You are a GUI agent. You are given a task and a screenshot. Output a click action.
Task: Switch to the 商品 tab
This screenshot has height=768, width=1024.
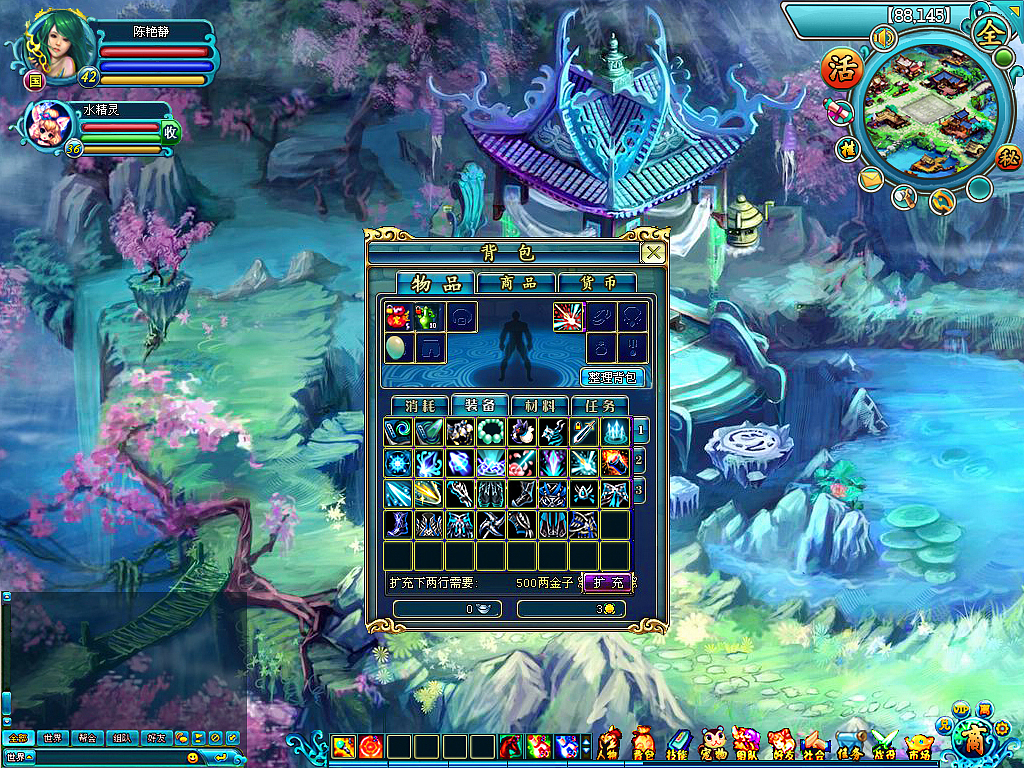coord(516,283)
